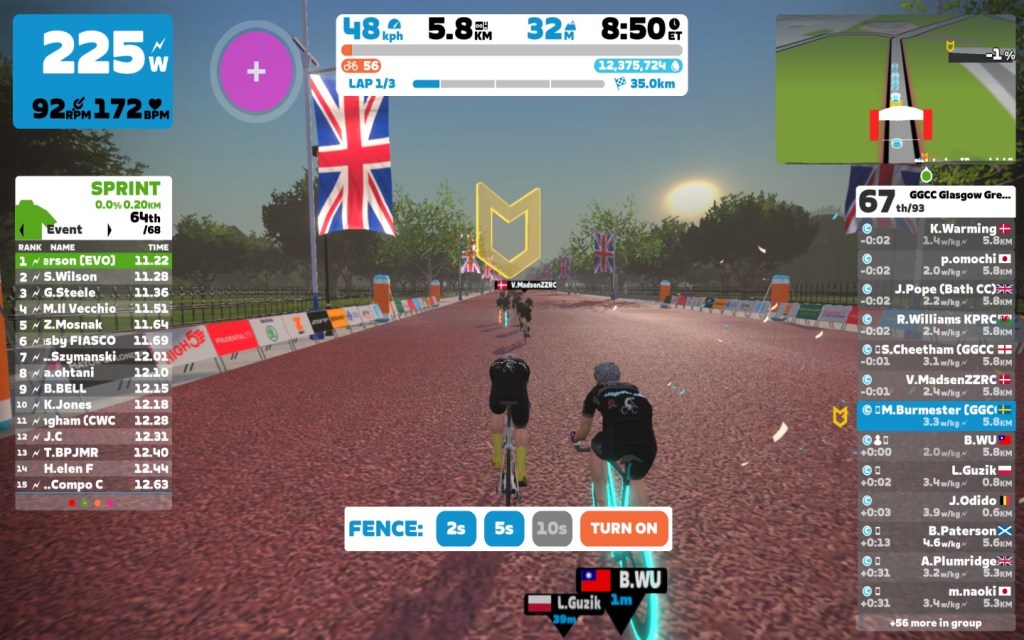Select J.Pope (Bath CC) rider row
Screen dimensions: 1024x640
936,295
